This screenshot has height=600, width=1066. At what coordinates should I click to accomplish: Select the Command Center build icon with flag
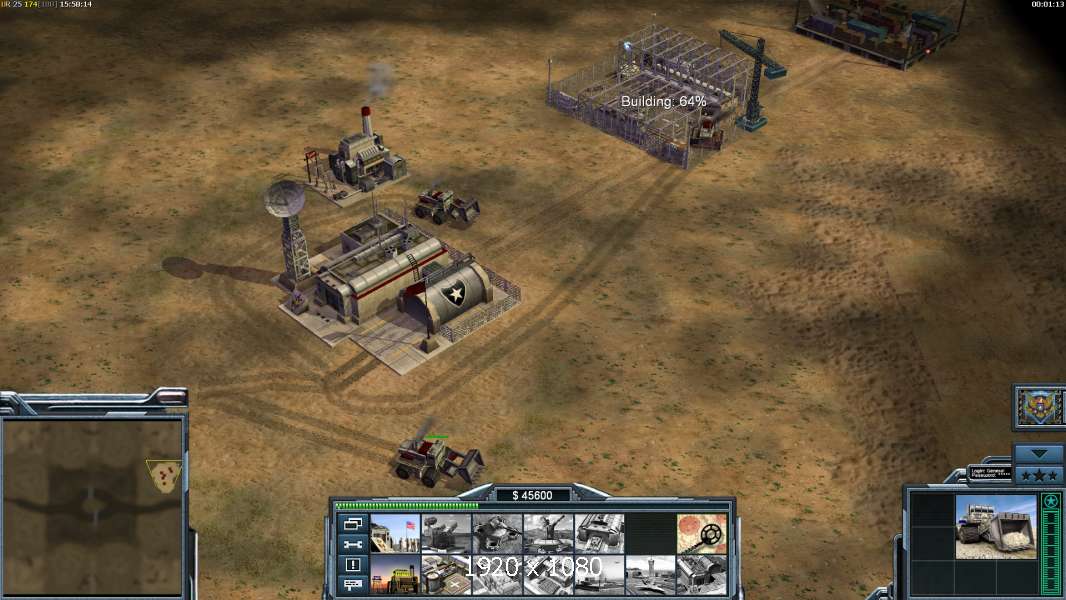coord(395,533)
